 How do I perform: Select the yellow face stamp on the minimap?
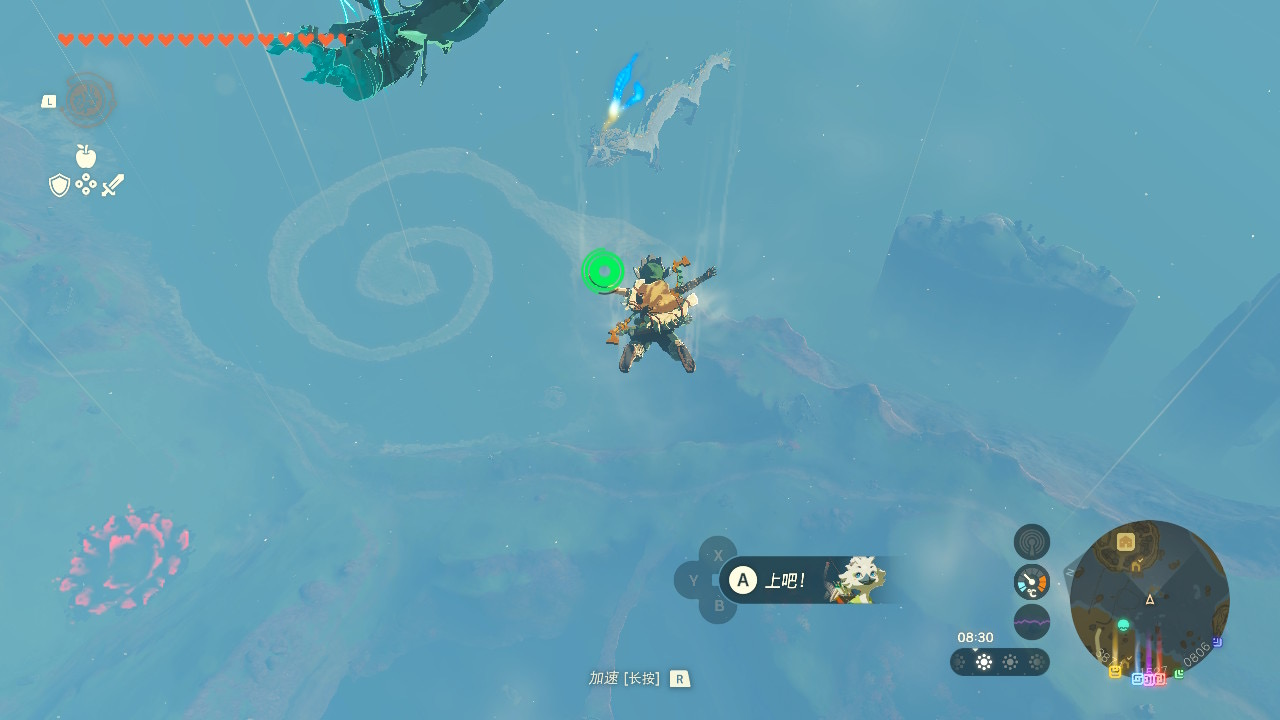coord(1115,671)
